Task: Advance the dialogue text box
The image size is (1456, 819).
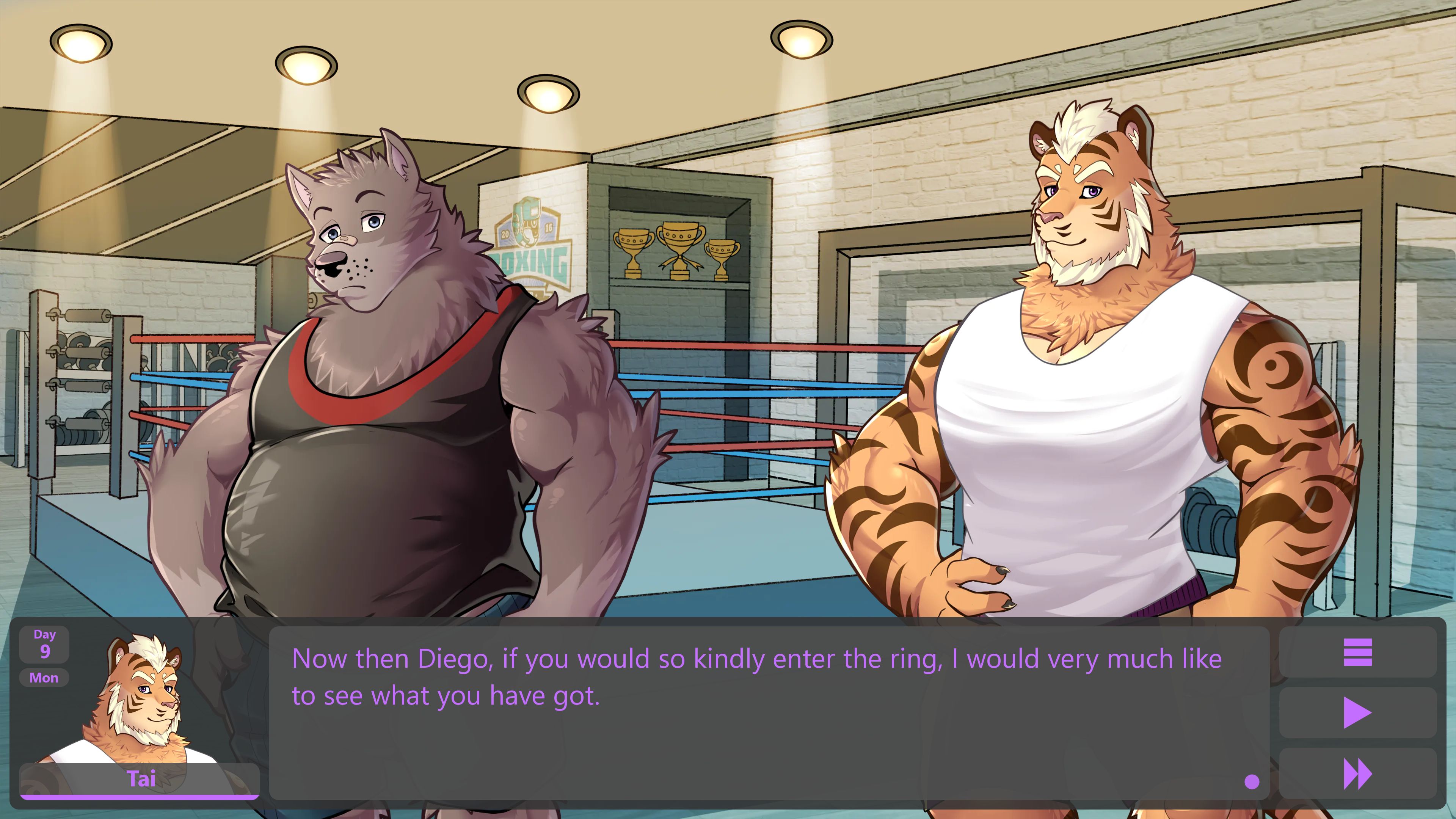Action: [769, 712]
